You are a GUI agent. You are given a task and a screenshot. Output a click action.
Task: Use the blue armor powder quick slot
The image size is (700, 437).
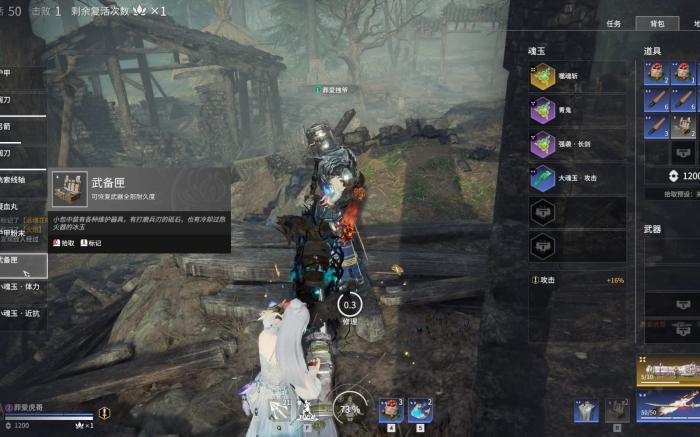[421, 410]
